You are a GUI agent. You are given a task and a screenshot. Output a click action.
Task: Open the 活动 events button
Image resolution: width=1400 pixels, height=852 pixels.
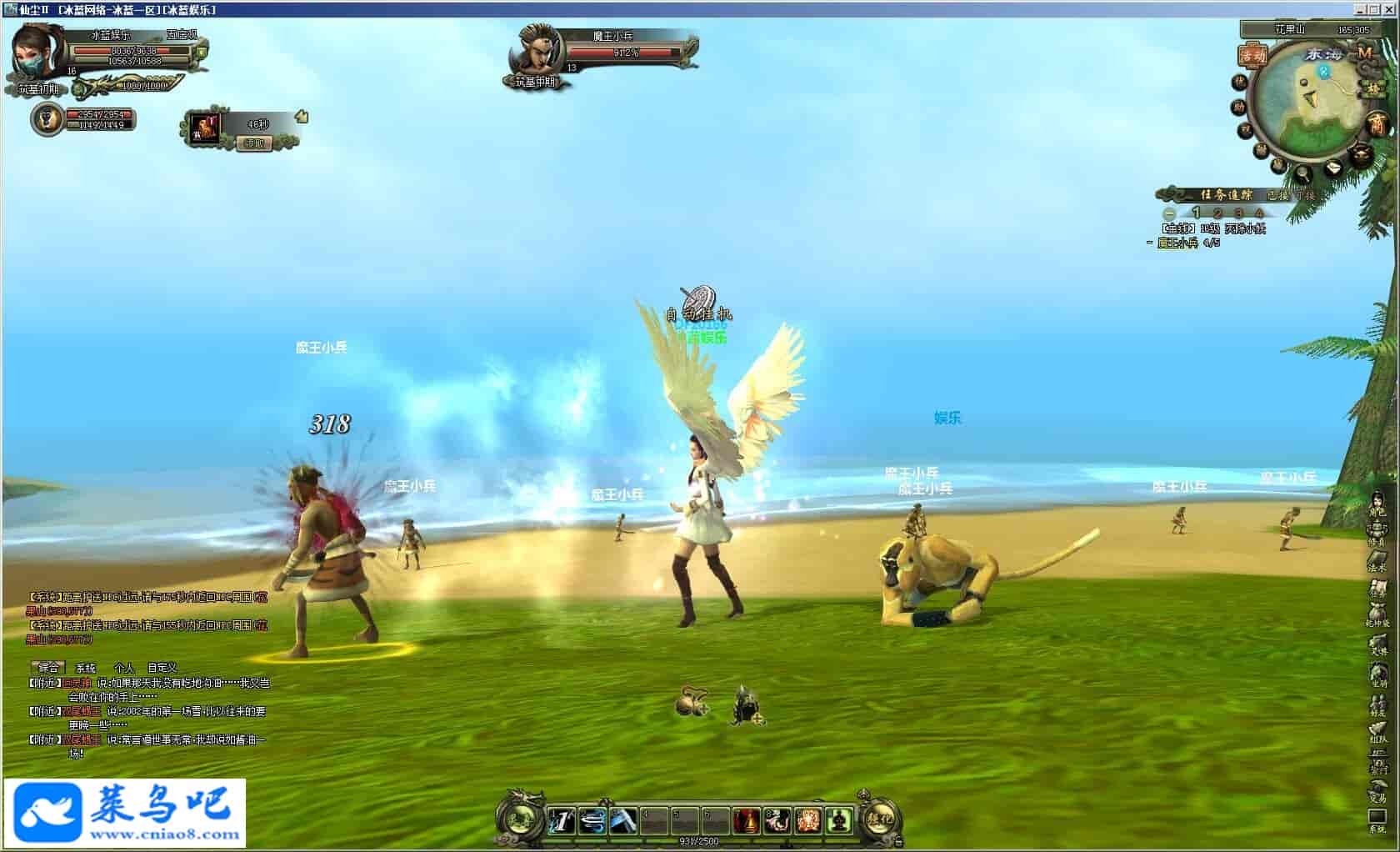click(x=1252, y=56)
